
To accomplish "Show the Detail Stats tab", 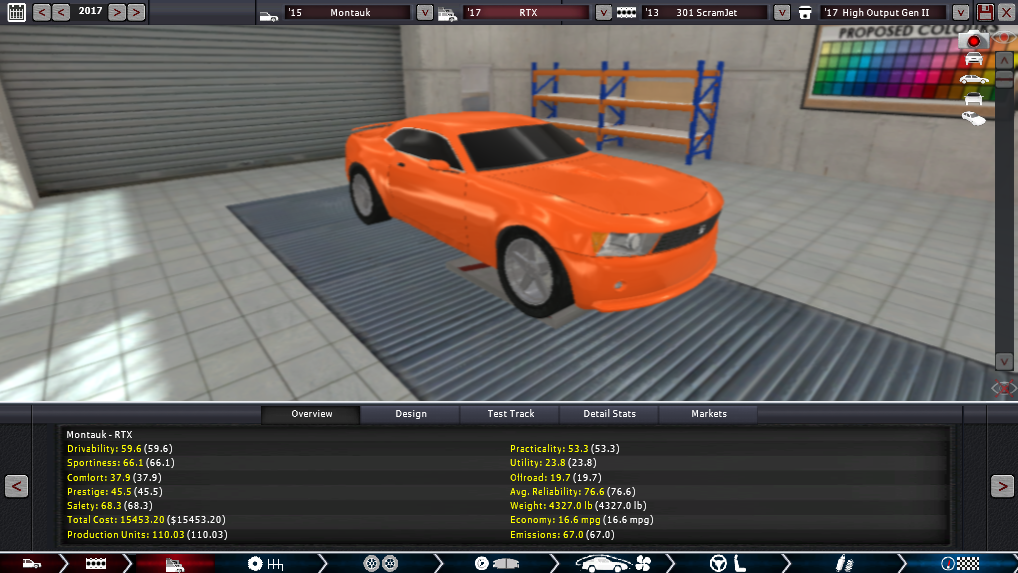I will click(x=610, y=414).
